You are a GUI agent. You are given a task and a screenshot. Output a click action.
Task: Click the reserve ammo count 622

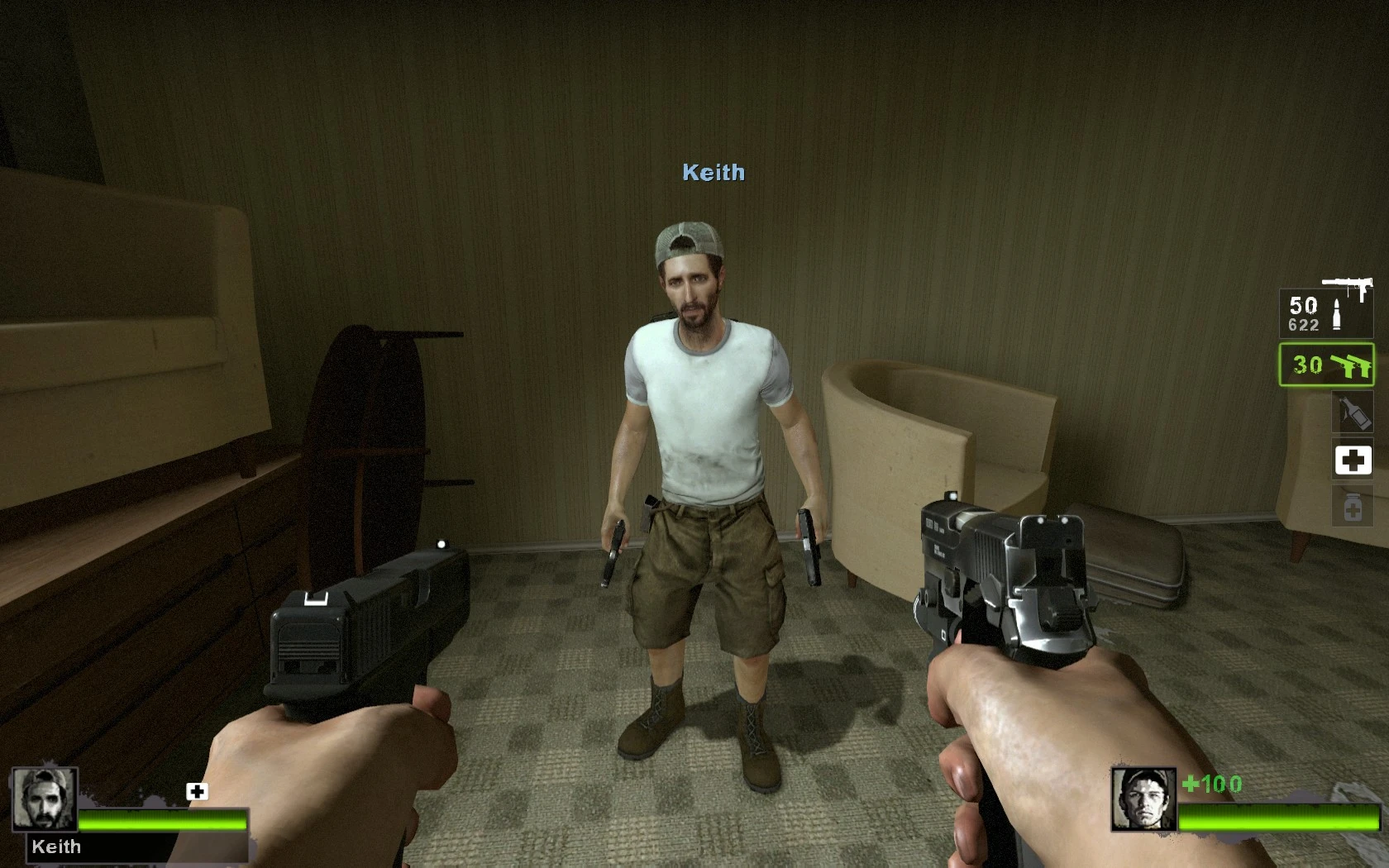[1304, 326]
